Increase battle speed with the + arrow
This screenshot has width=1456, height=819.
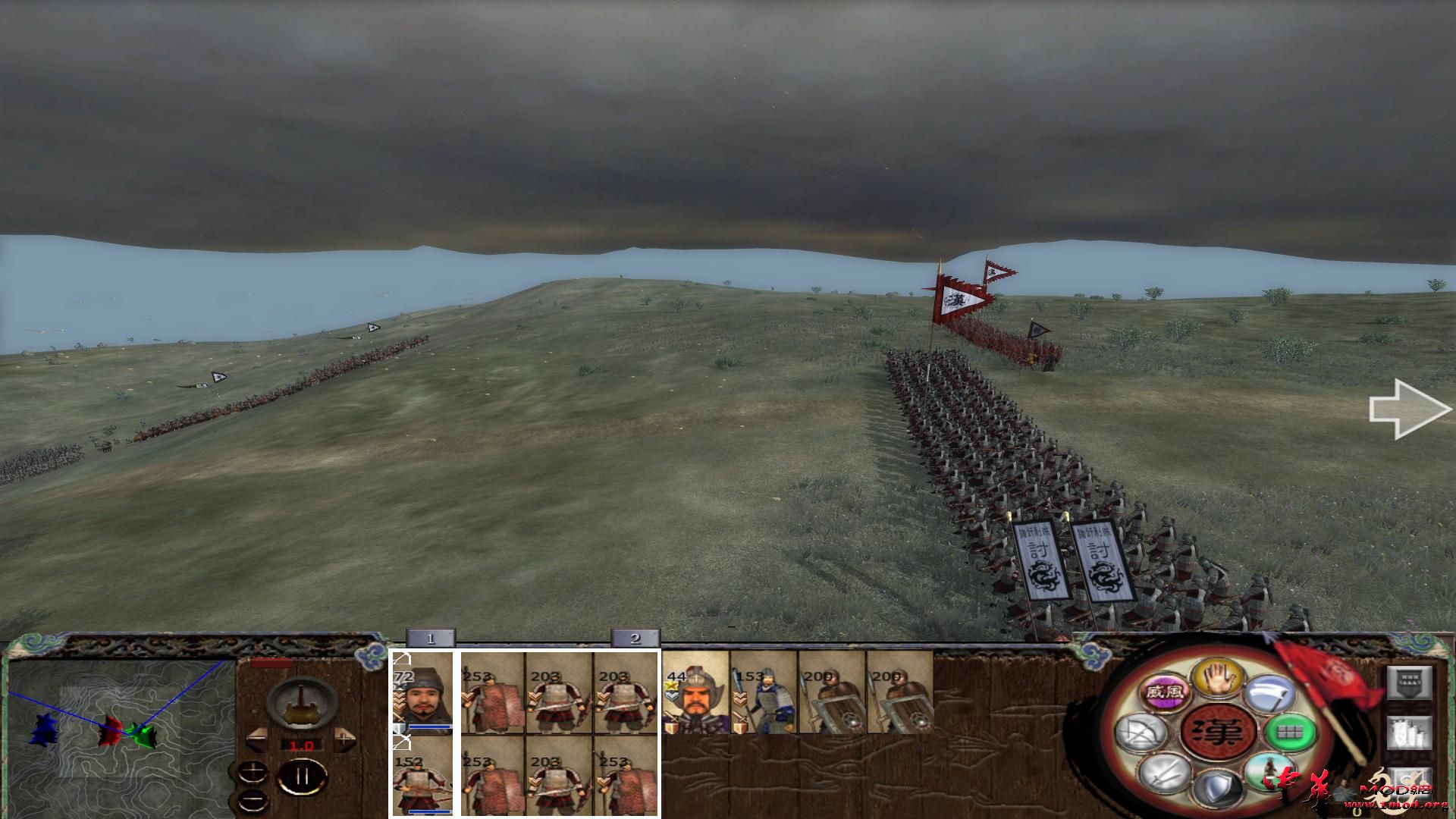click(x=344, y=738)
